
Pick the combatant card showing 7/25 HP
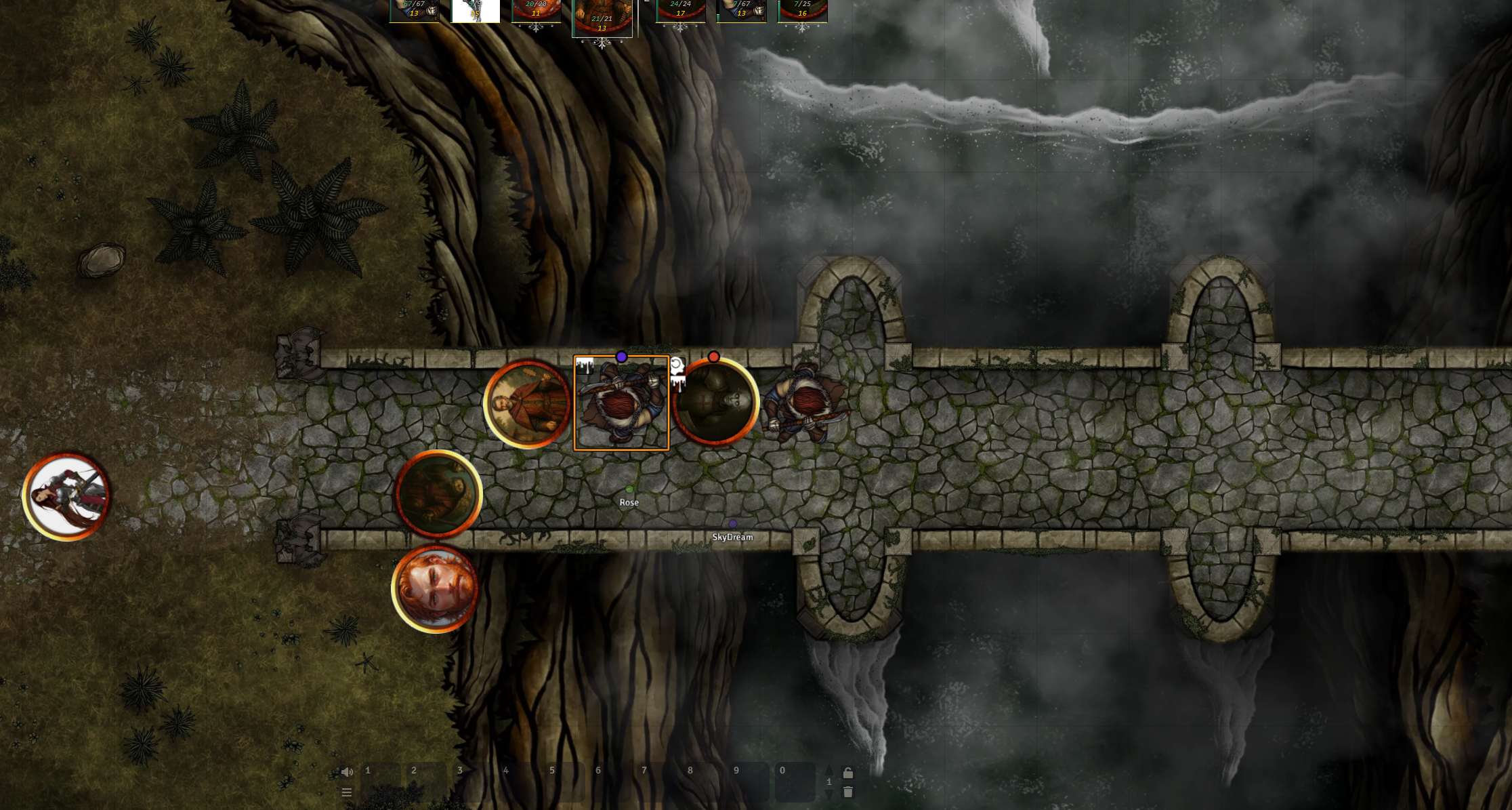[x=802, y=10]
